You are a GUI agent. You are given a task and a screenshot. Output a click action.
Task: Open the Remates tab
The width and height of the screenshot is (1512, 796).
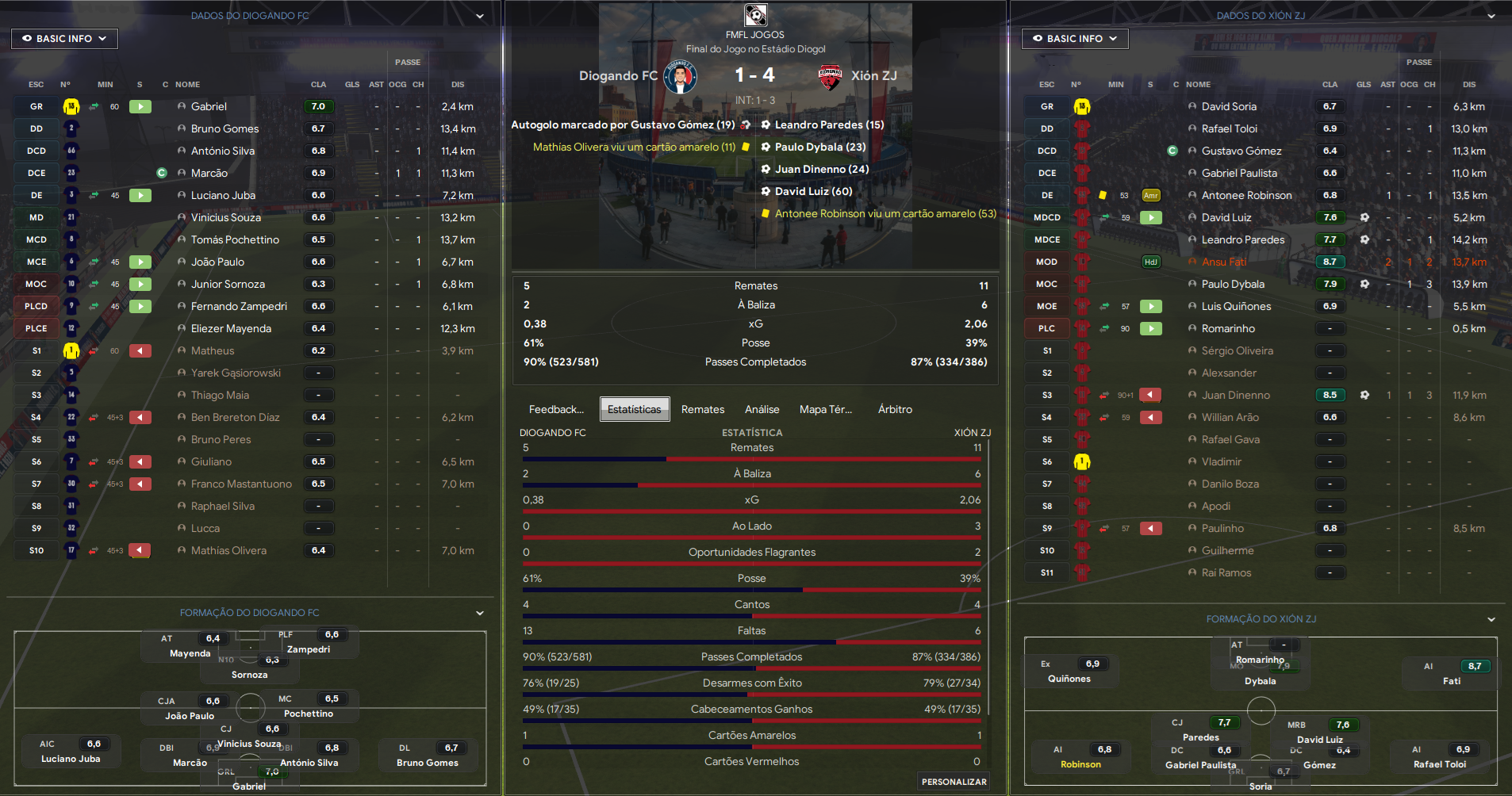[x=703, y=409]
